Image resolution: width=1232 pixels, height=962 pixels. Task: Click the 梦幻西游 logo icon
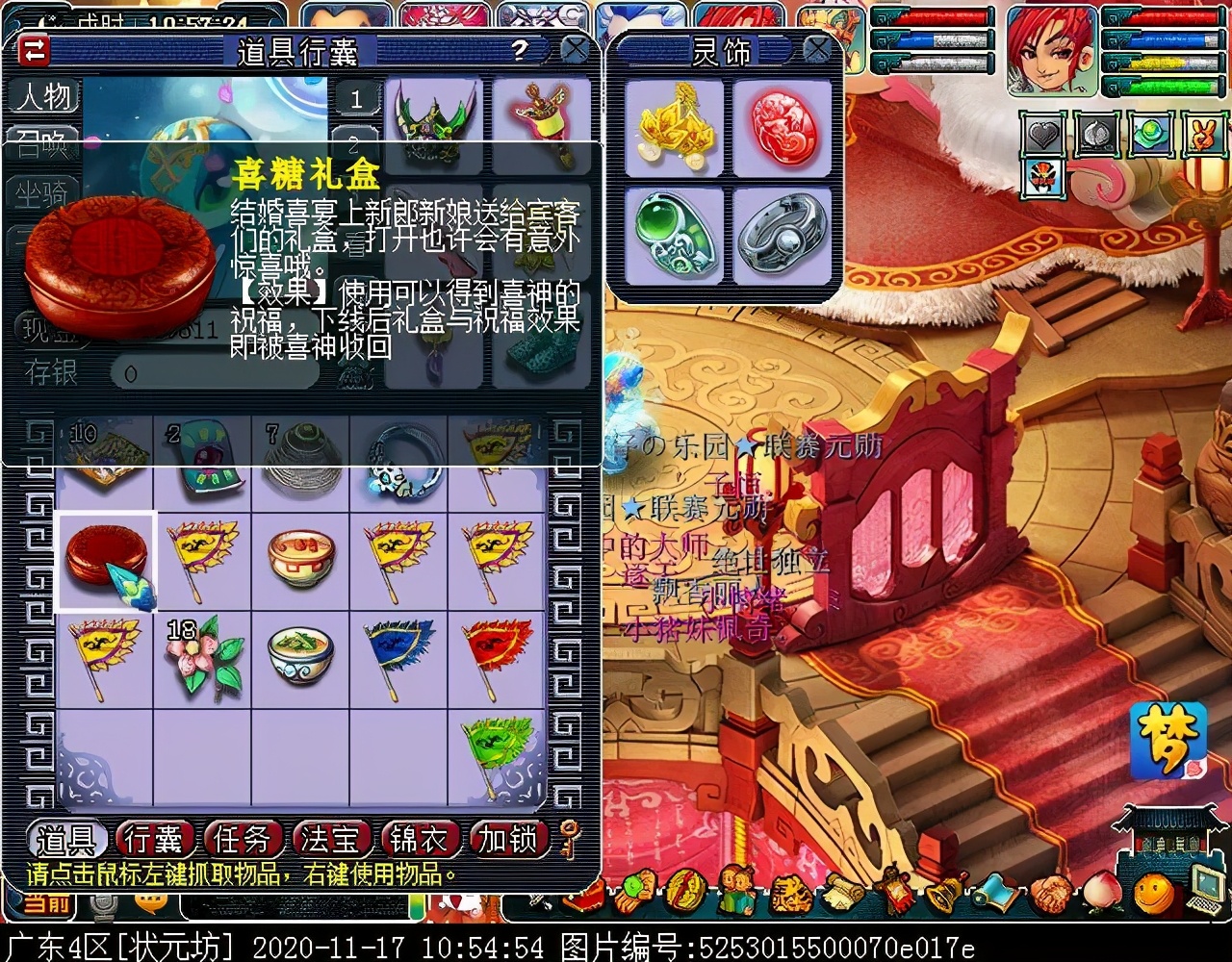pos(1167,741)
